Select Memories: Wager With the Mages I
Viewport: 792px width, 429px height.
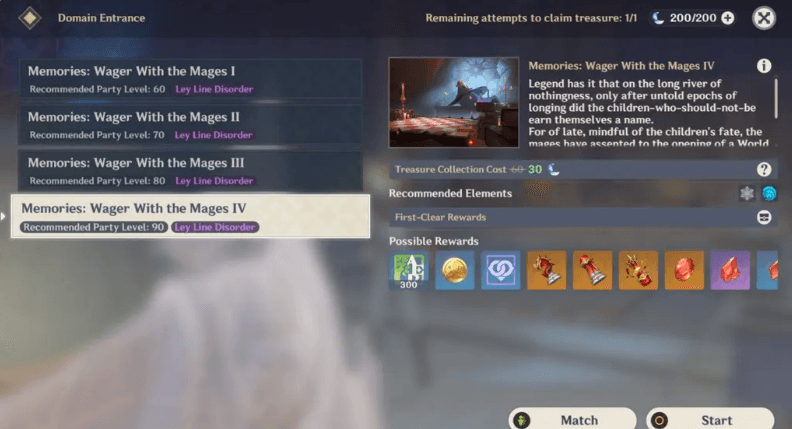point(190,79)
